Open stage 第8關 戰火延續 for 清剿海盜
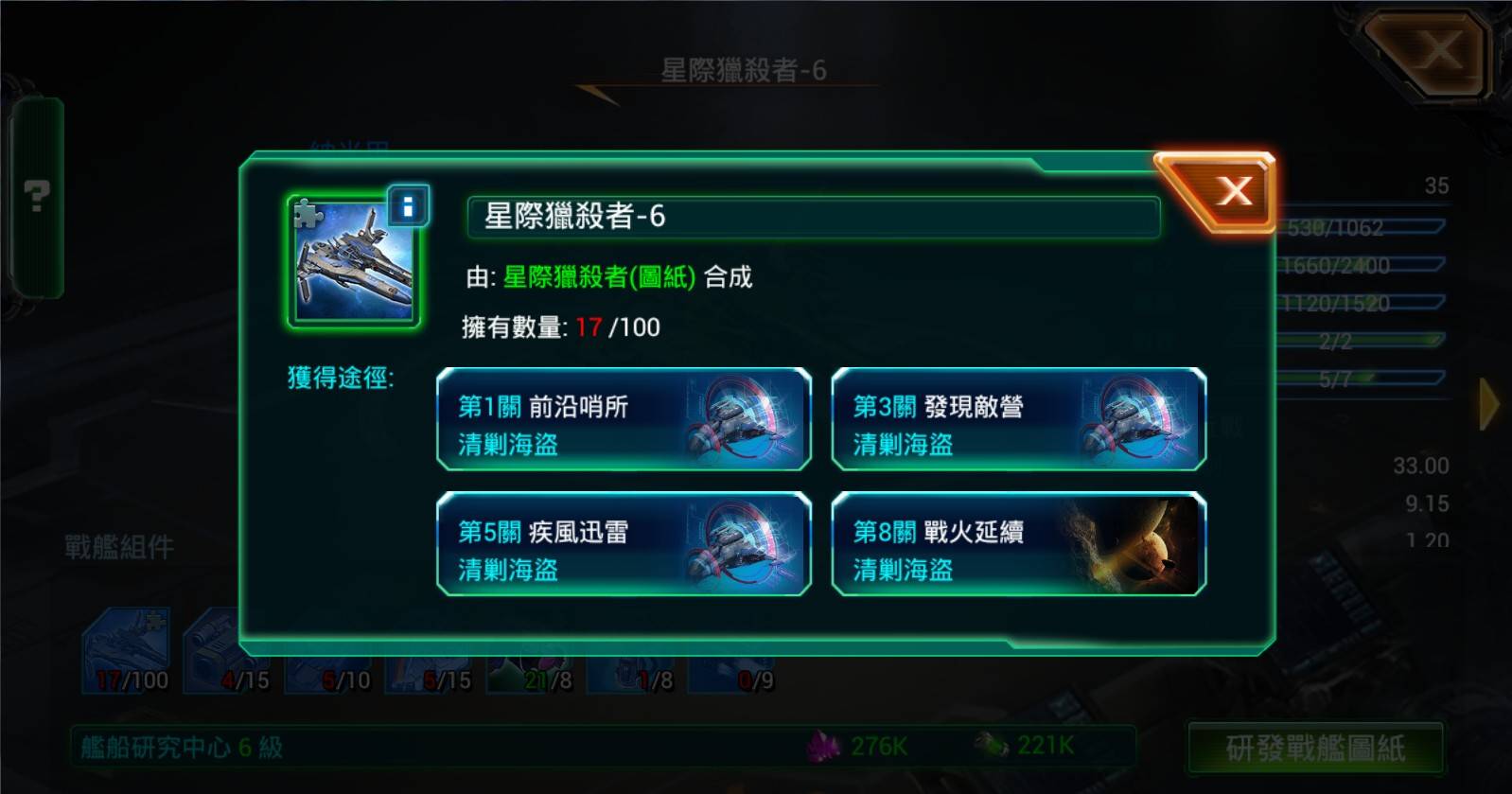 coord(1017,547)
